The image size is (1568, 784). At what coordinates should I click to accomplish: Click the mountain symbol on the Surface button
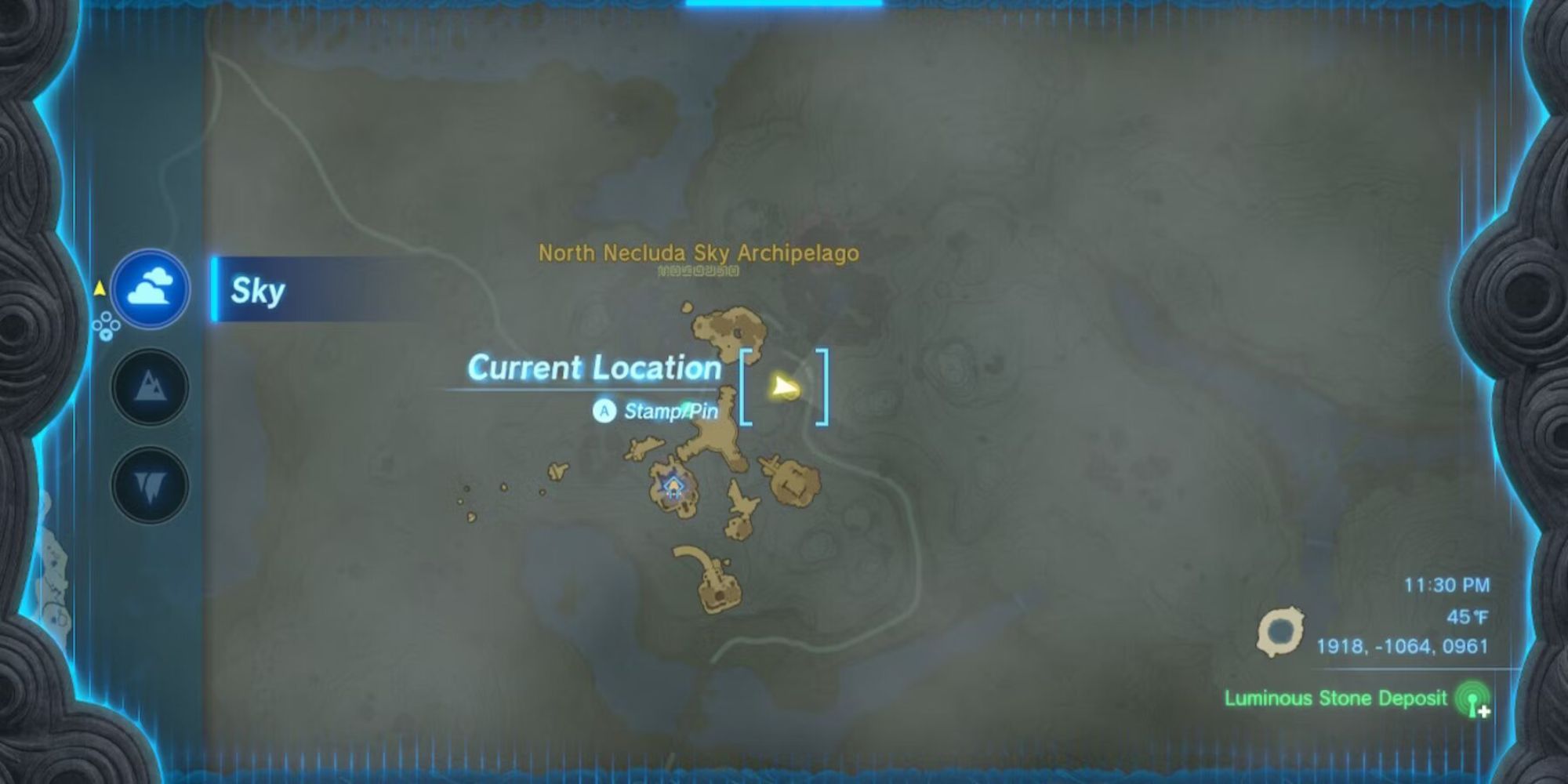(151, 386)
